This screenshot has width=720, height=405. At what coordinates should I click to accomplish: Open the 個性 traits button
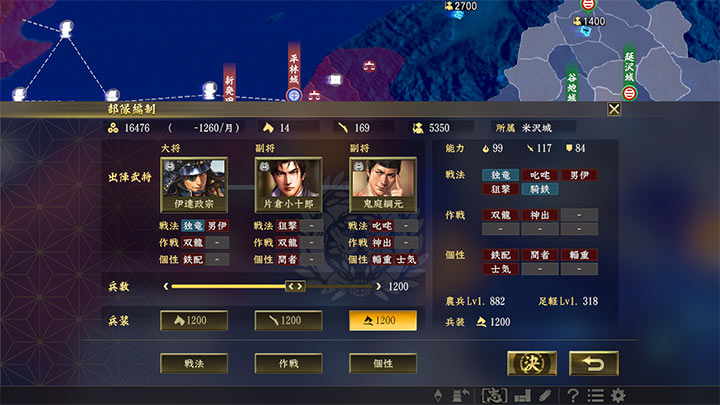click(x=382, y=362)
